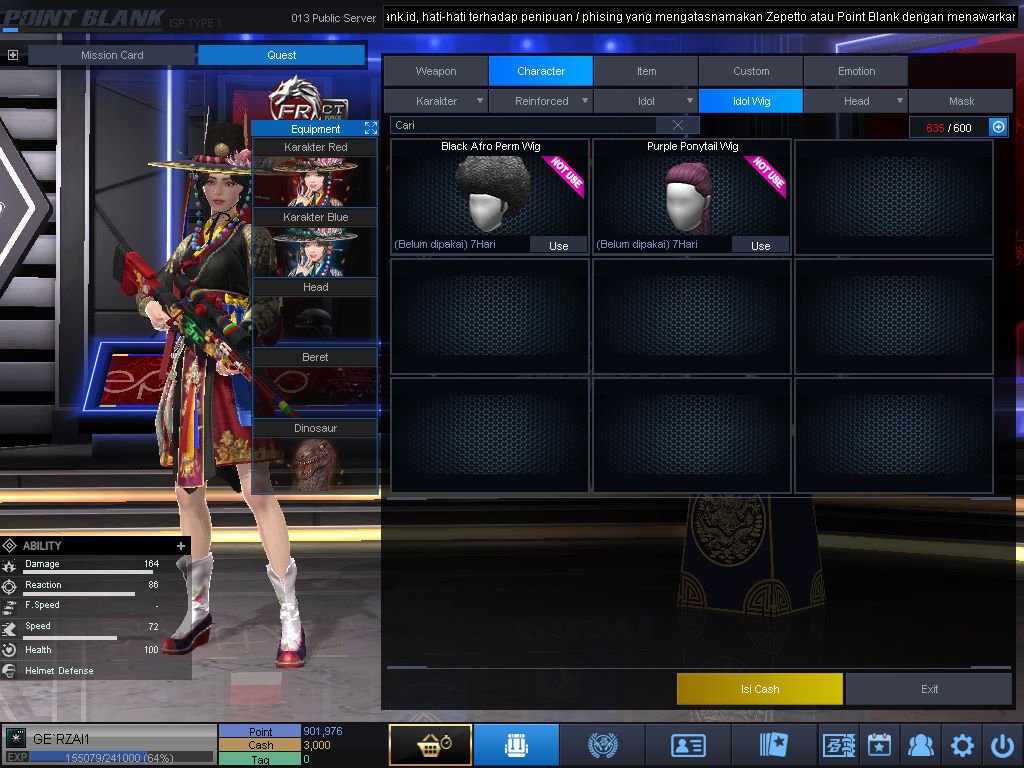This screenshot has width=1024, height=768.
Task: Expand inventory capacity with plus button
Action: pos(997,127)
